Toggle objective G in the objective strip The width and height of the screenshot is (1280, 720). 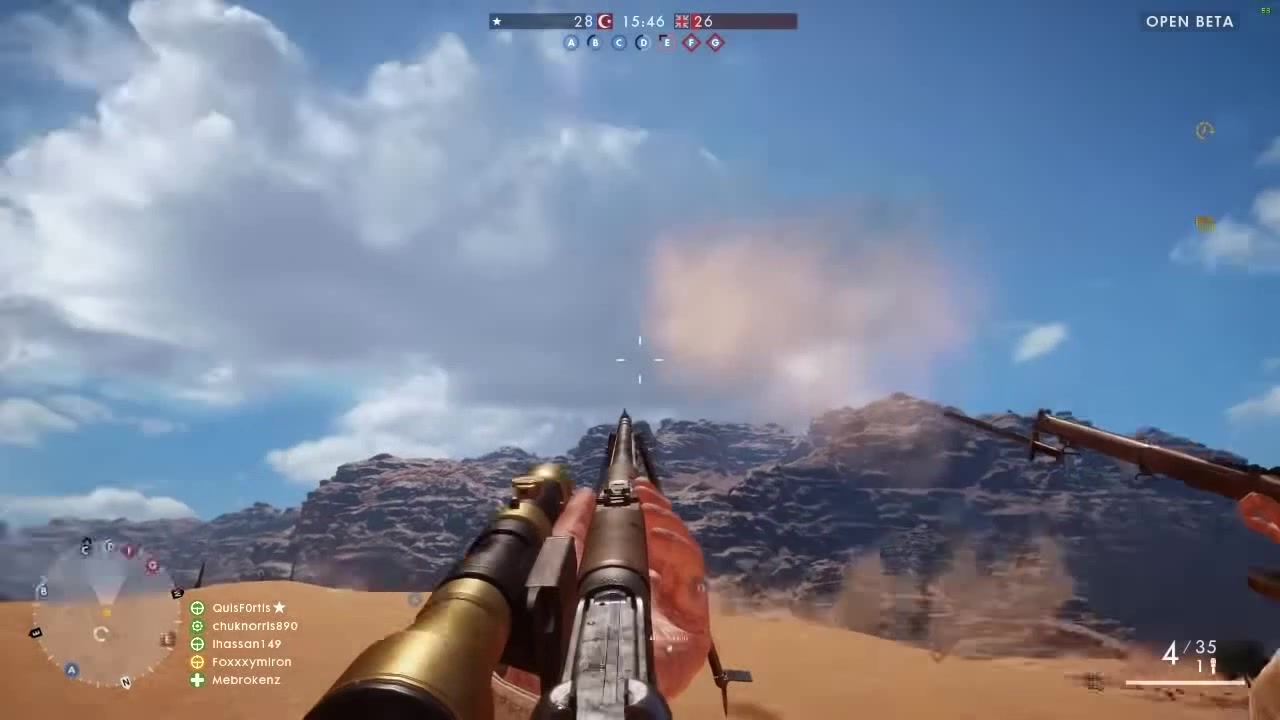pos(715,42)
